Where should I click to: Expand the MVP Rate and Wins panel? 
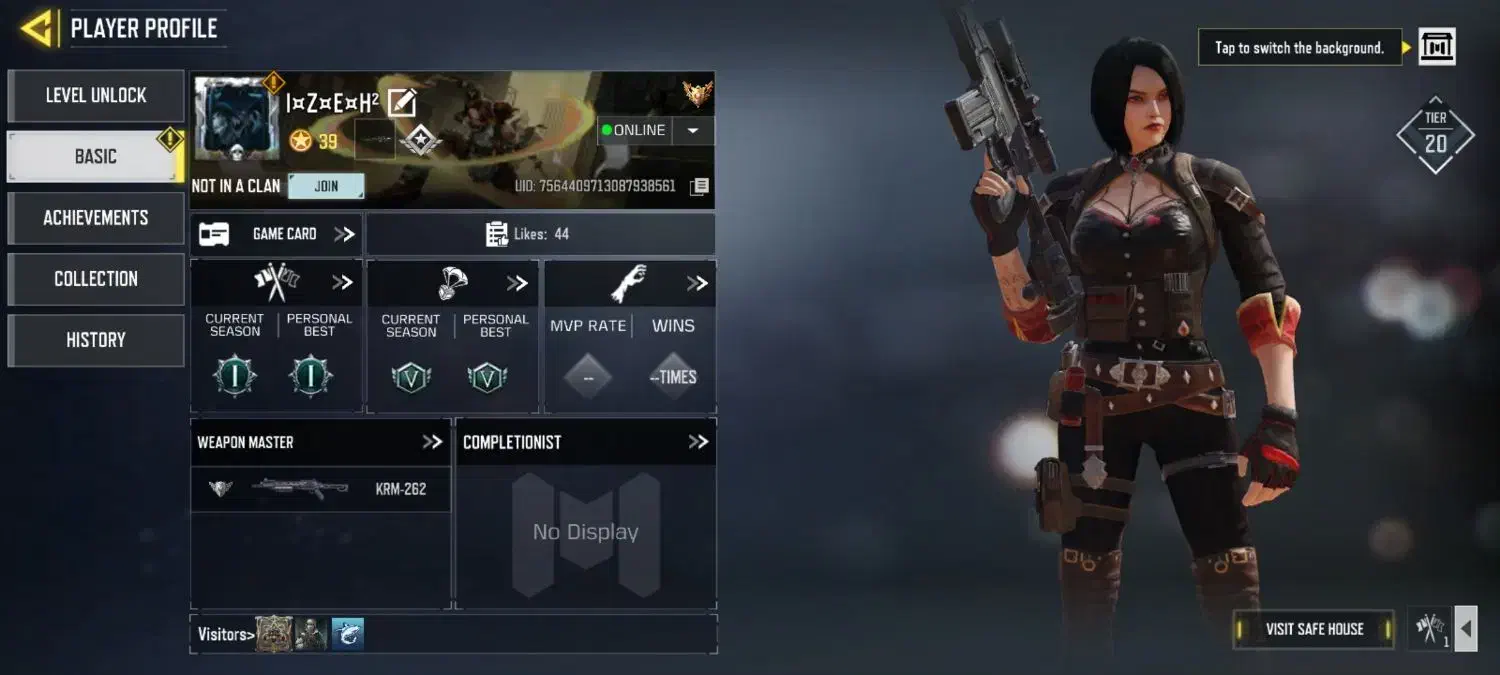(697, 284)
